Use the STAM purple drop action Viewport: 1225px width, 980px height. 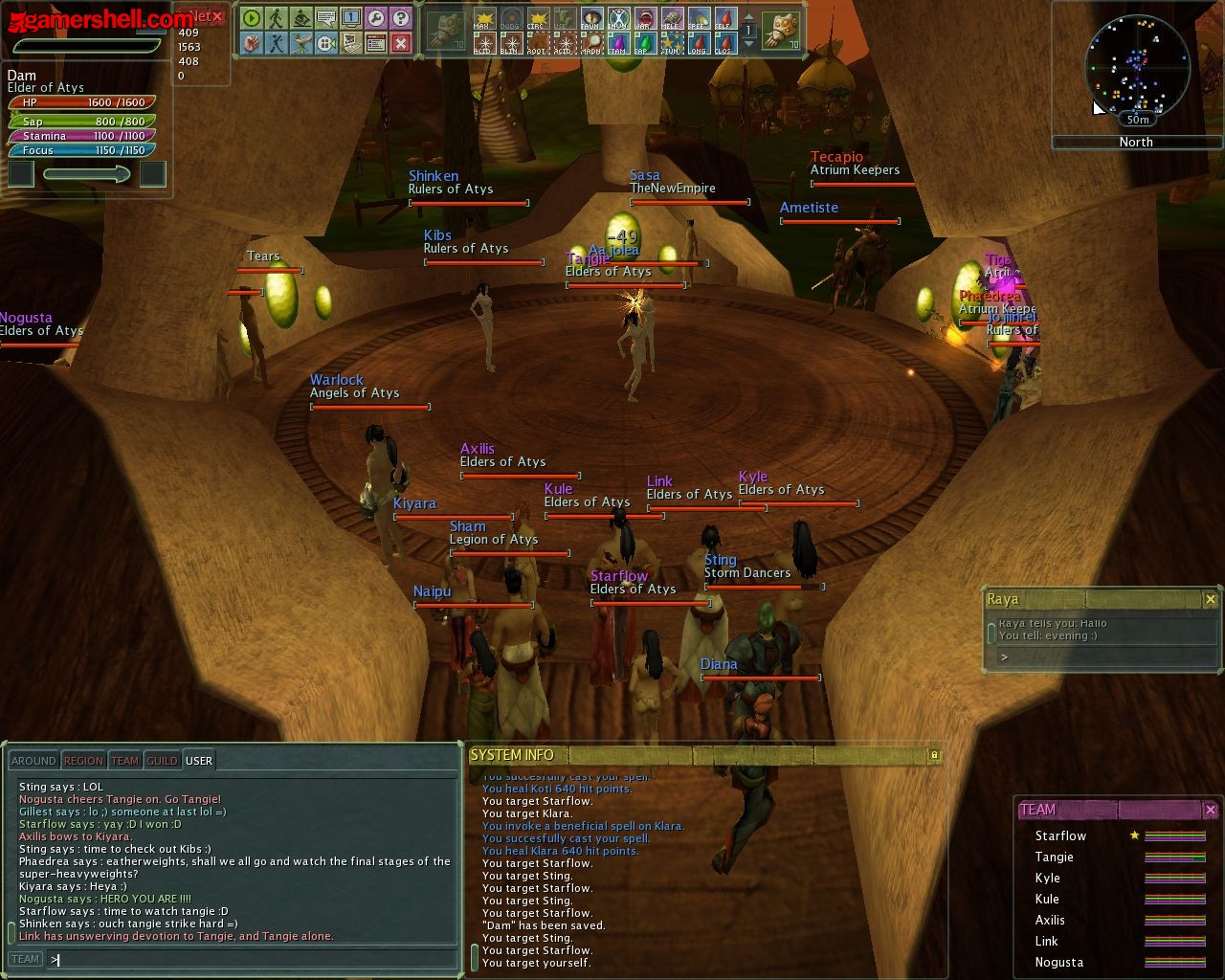coord(617,44)
